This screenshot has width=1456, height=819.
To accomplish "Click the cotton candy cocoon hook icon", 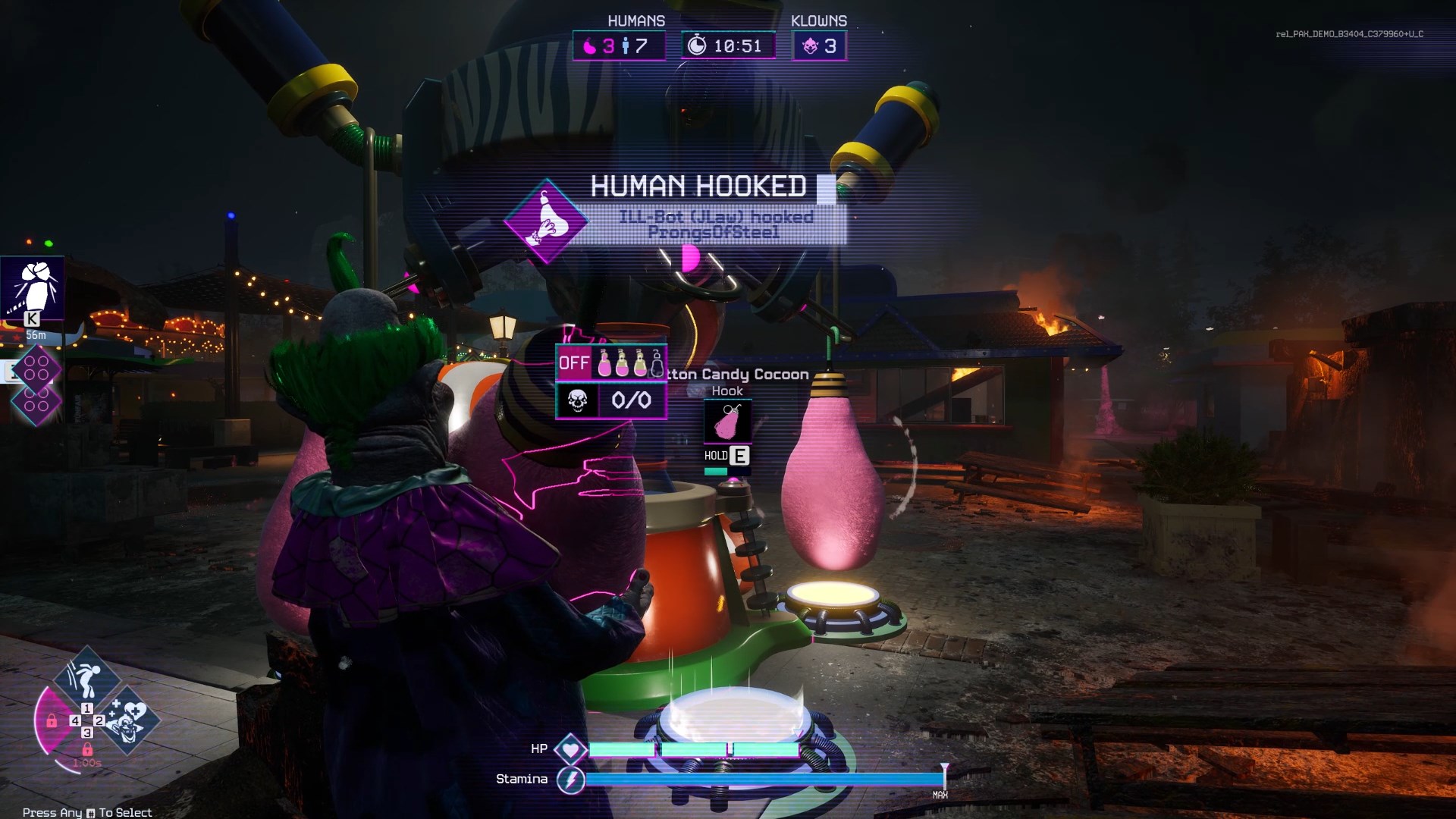I will pos(727,422).
